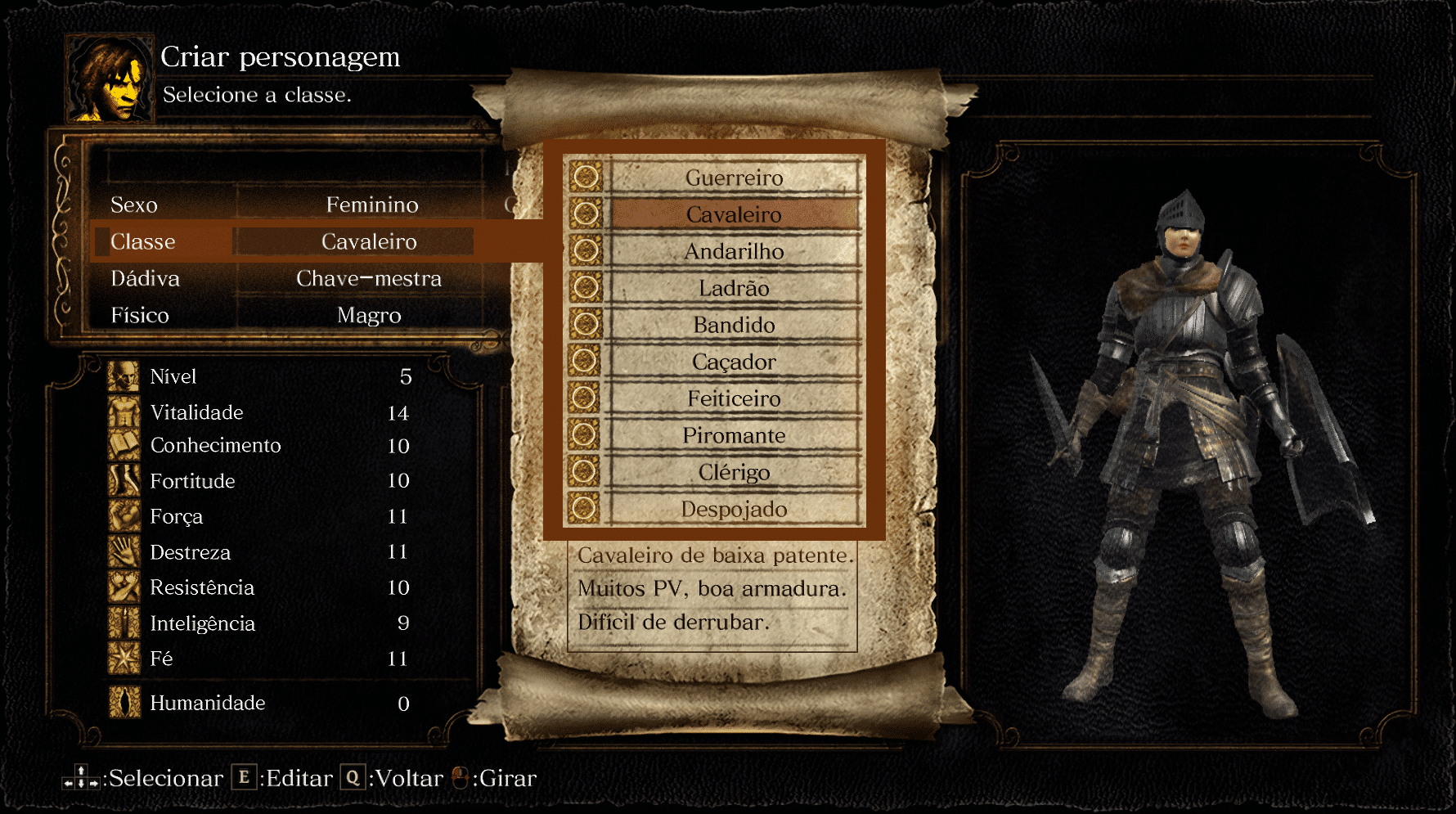Choose Ladrão from the class list
The width and height of the screenshot is (1456, 814).
click(734, 288)
